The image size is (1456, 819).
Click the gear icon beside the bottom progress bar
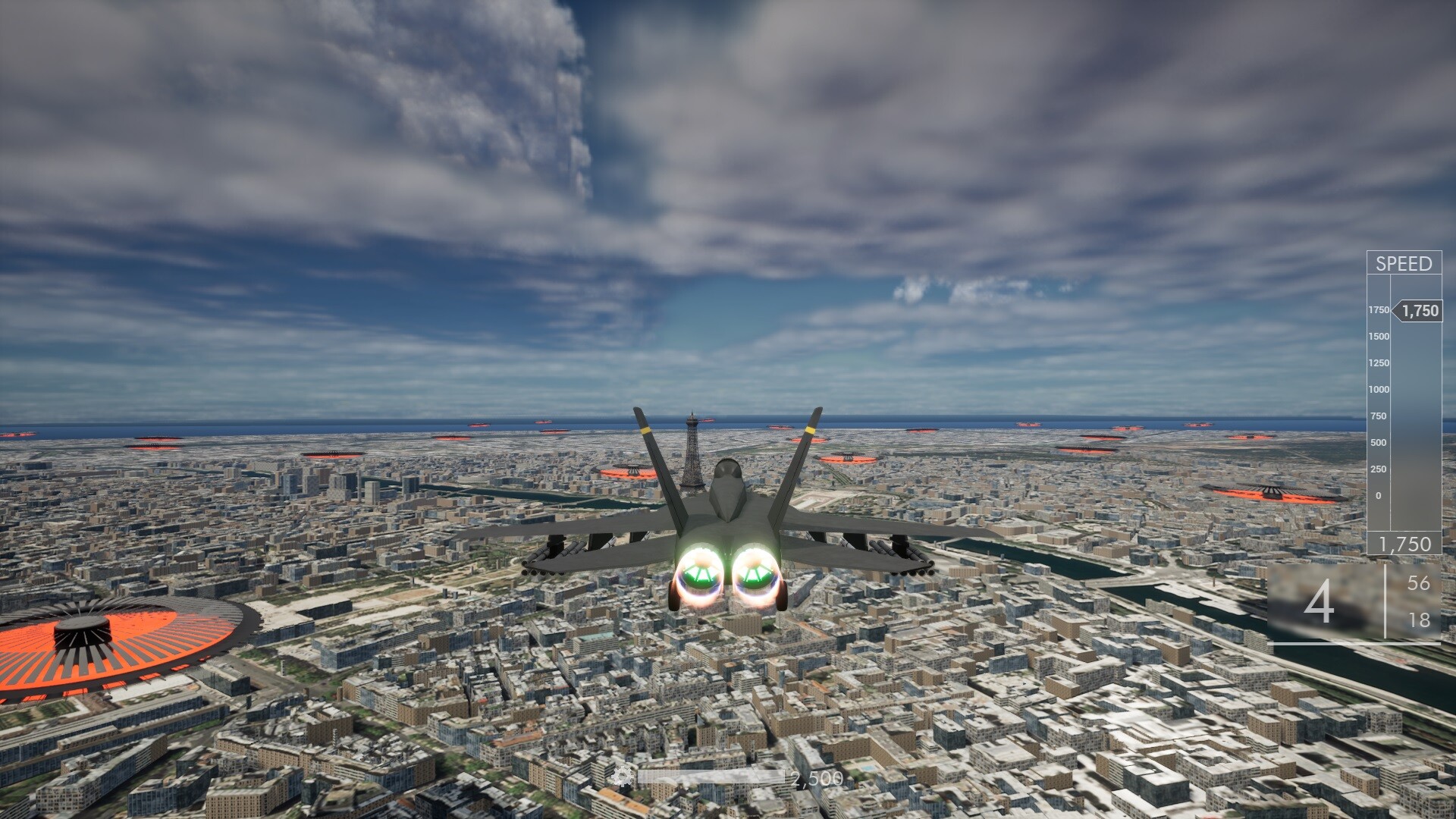(x=623, y=777)
